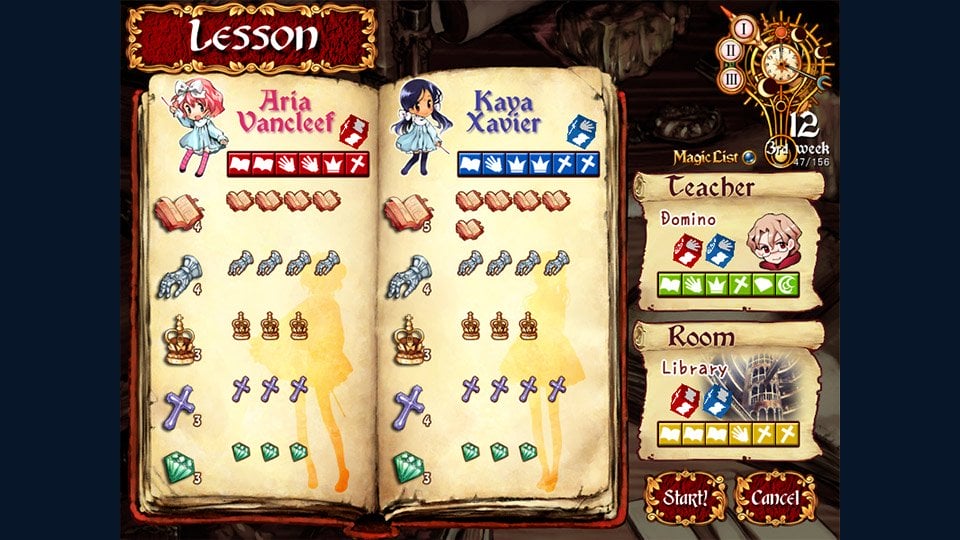Click Kaya's large green gem stat icon
Viewport: 960px width, 540px height.
[409, 466]
